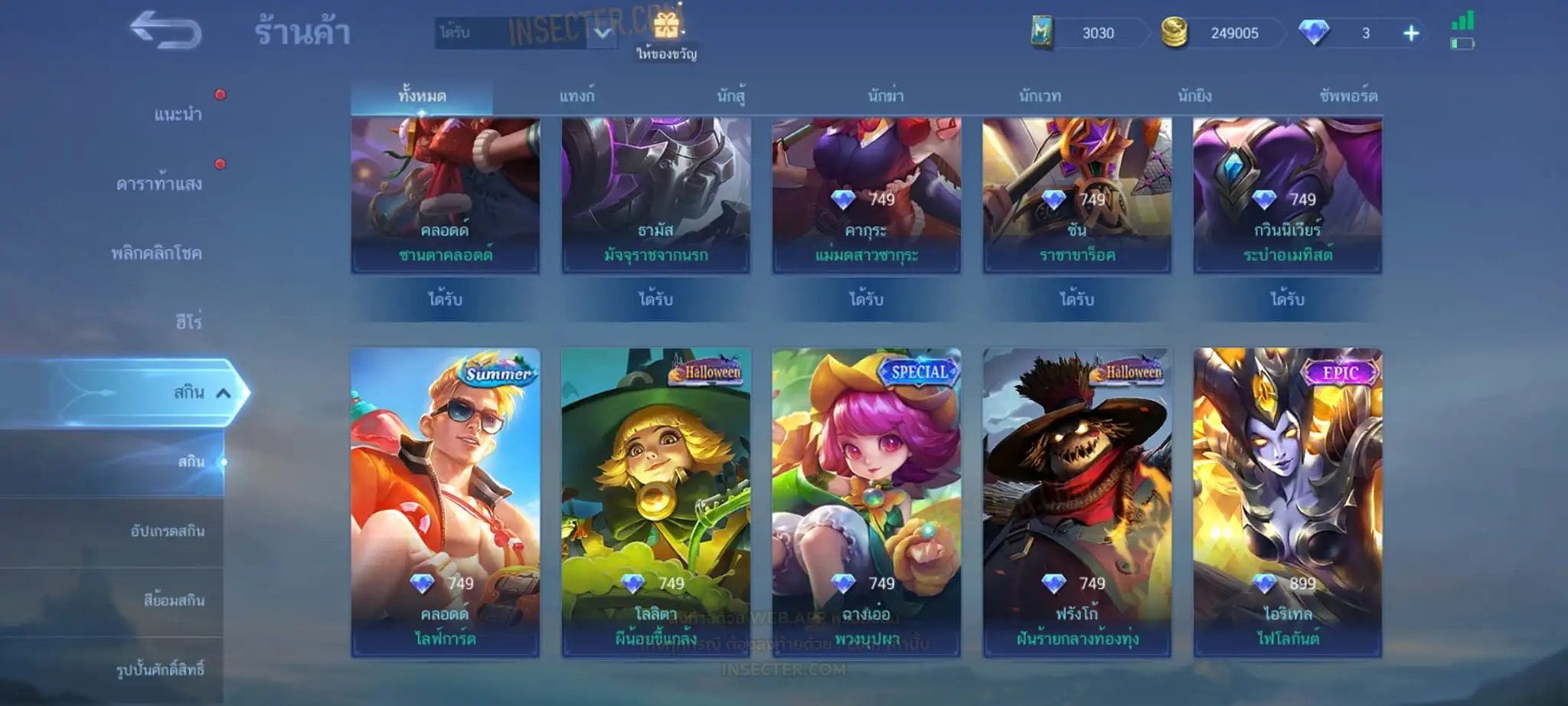1568x706 pixels.
Task: Select the Summer ไลฟ์การ์ด skin card
Action: [445, 502]
